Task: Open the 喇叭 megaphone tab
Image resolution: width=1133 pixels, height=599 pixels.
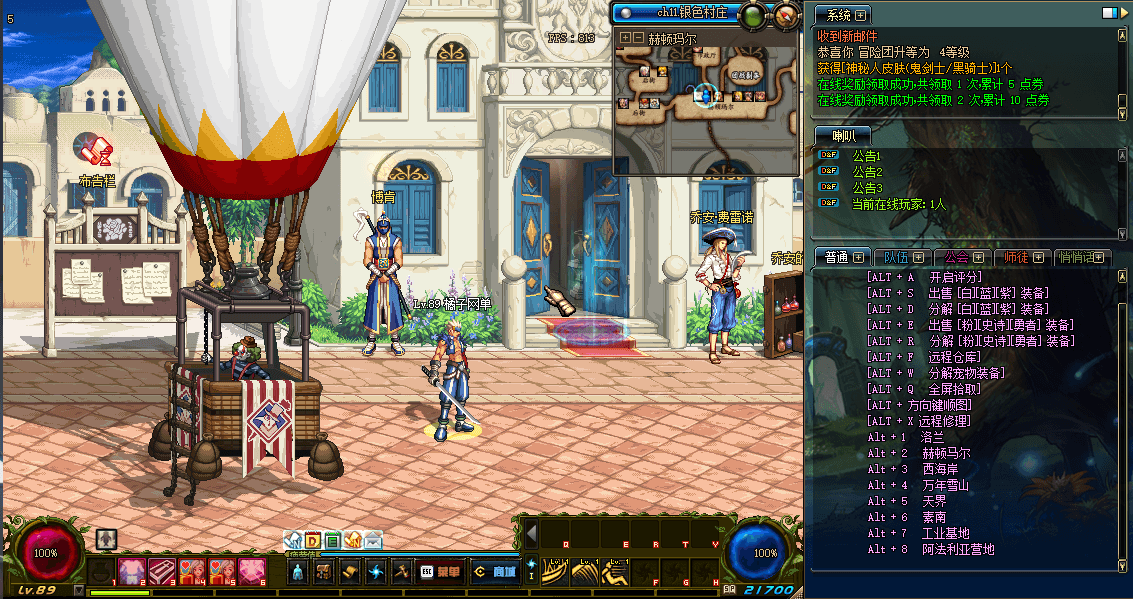Action: click(x=843, y=135)
